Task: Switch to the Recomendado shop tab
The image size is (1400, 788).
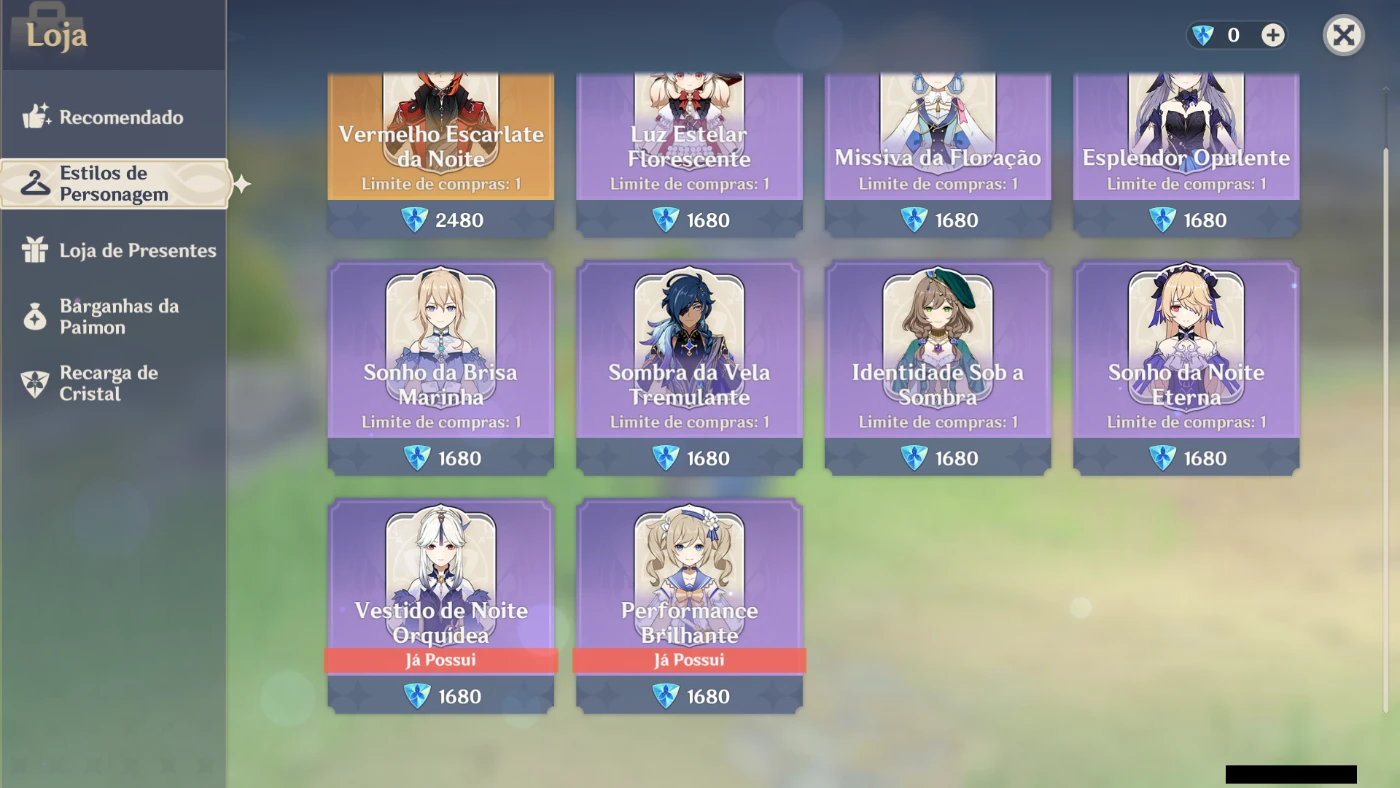Action: tap(120, 116)
